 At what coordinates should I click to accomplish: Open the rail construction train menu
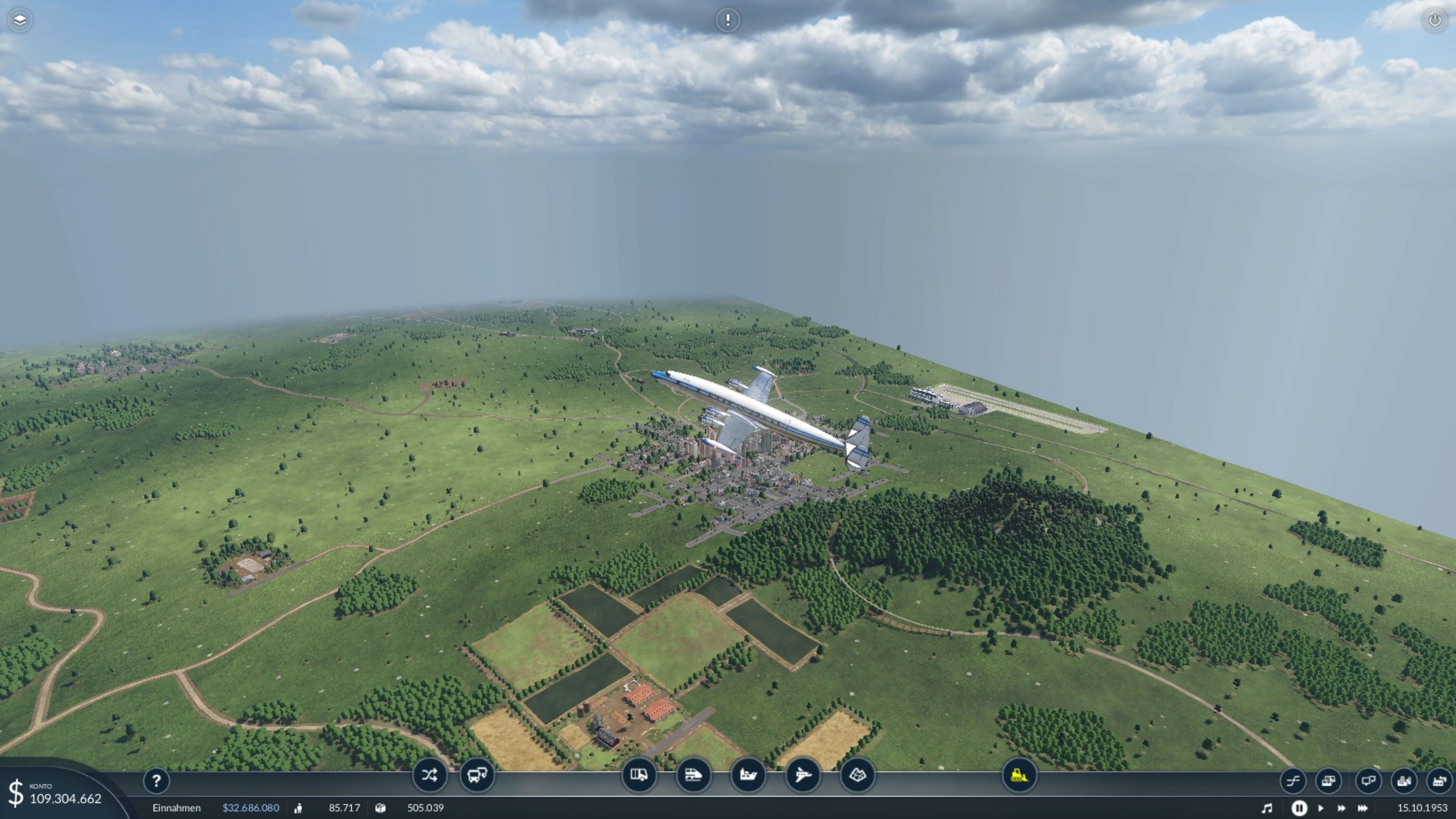point(693,774)
